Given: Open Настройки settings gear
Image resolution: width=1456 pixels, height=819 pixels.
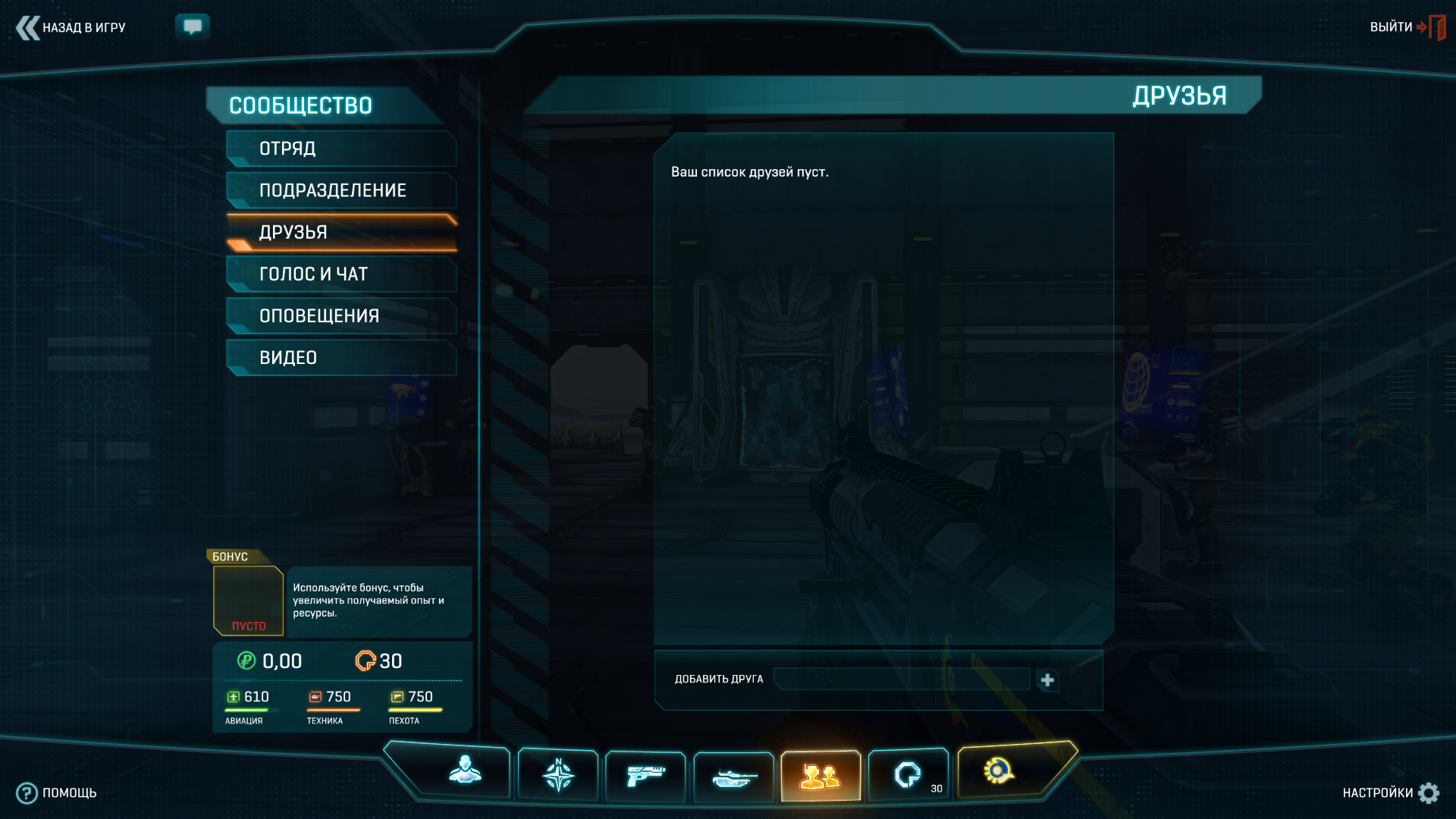Looking at the screenshot, I should (1390, 793).
